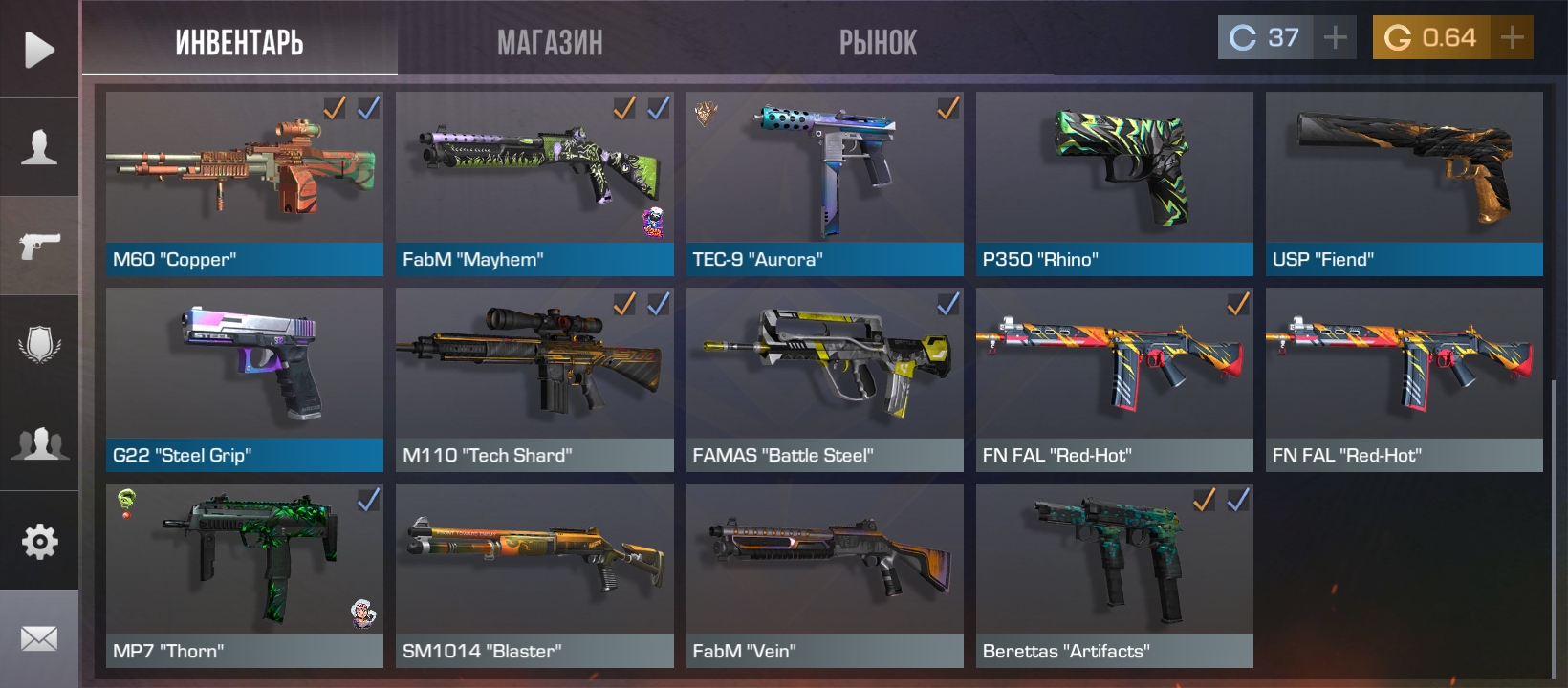Screen dimensions: 1568x688
Task: Open the РЫНОК market tab
Action: [878, 42]
